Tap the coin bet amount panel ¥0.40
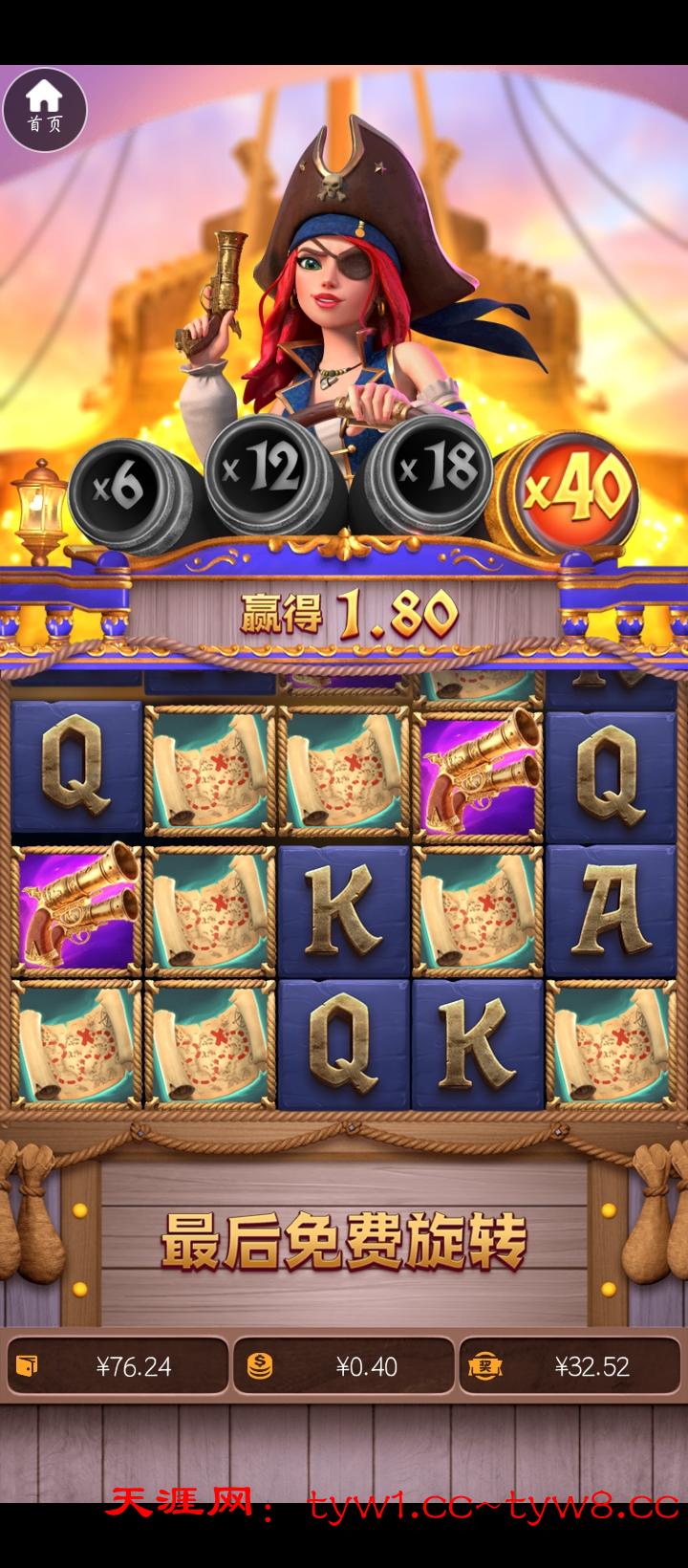The image size is (688, 1568). [344, 1365]
